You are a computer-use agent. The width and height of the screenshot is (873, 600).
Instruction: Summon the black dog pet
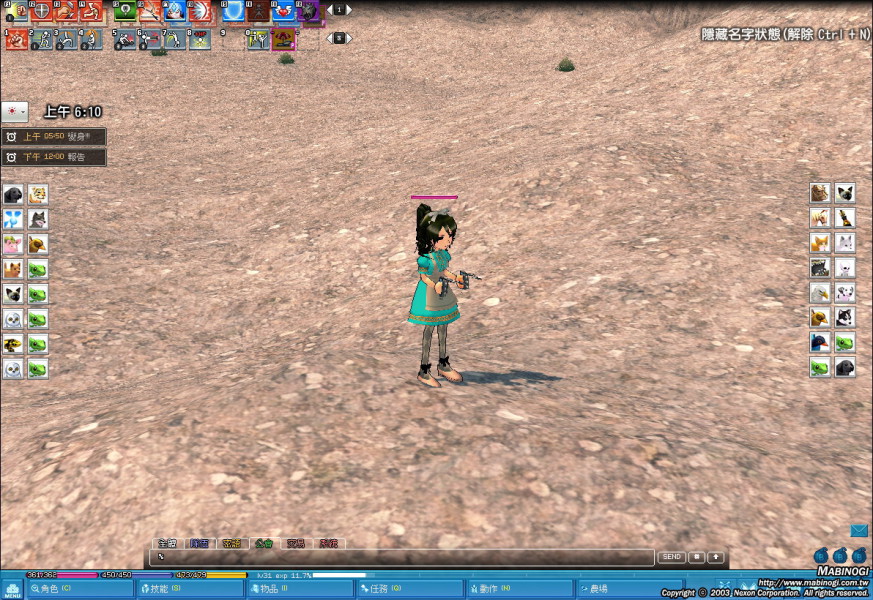pos(13,194)
